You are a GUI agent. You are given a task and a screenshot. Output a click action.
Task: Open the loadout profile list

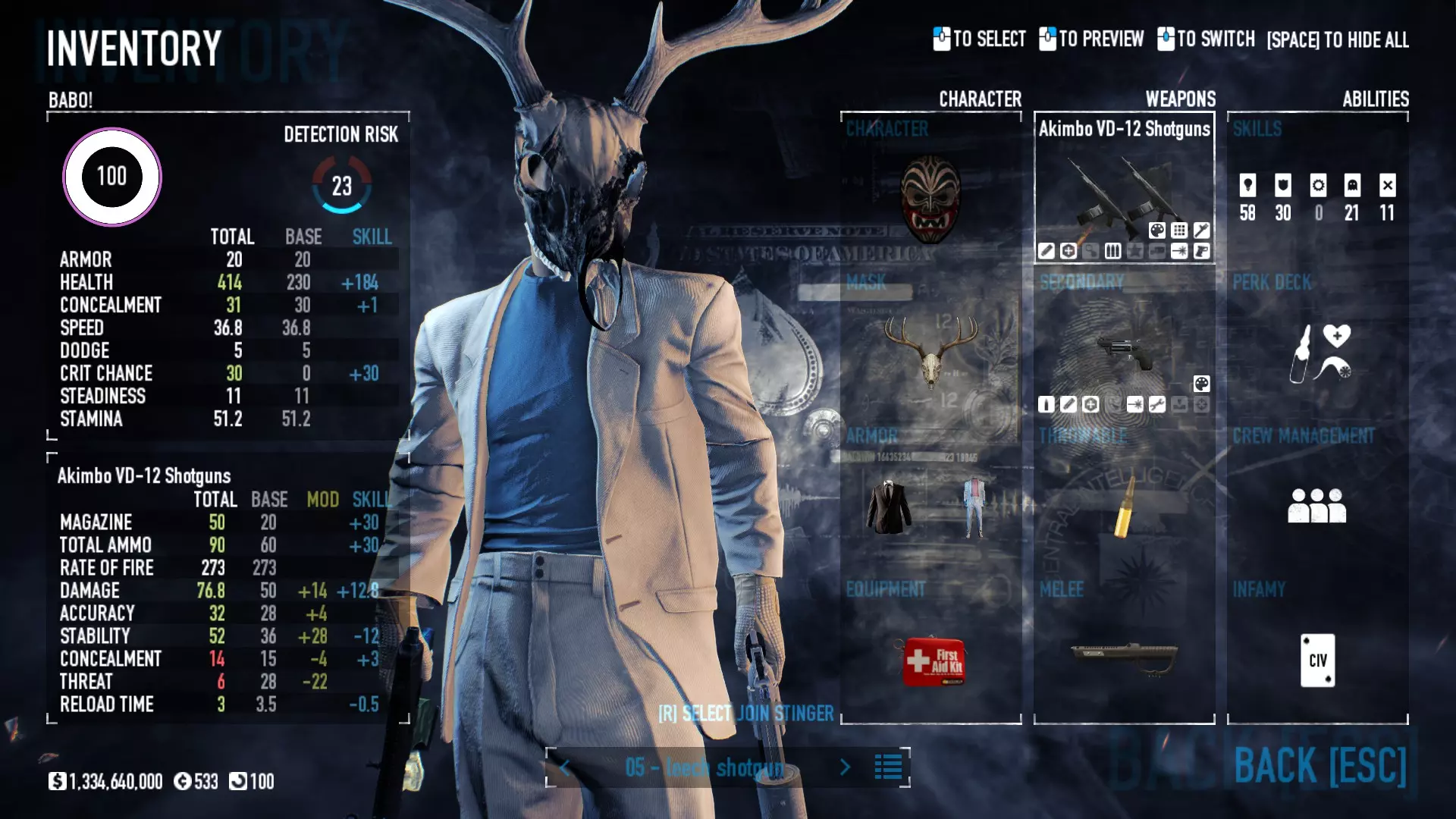click(888, 767)
